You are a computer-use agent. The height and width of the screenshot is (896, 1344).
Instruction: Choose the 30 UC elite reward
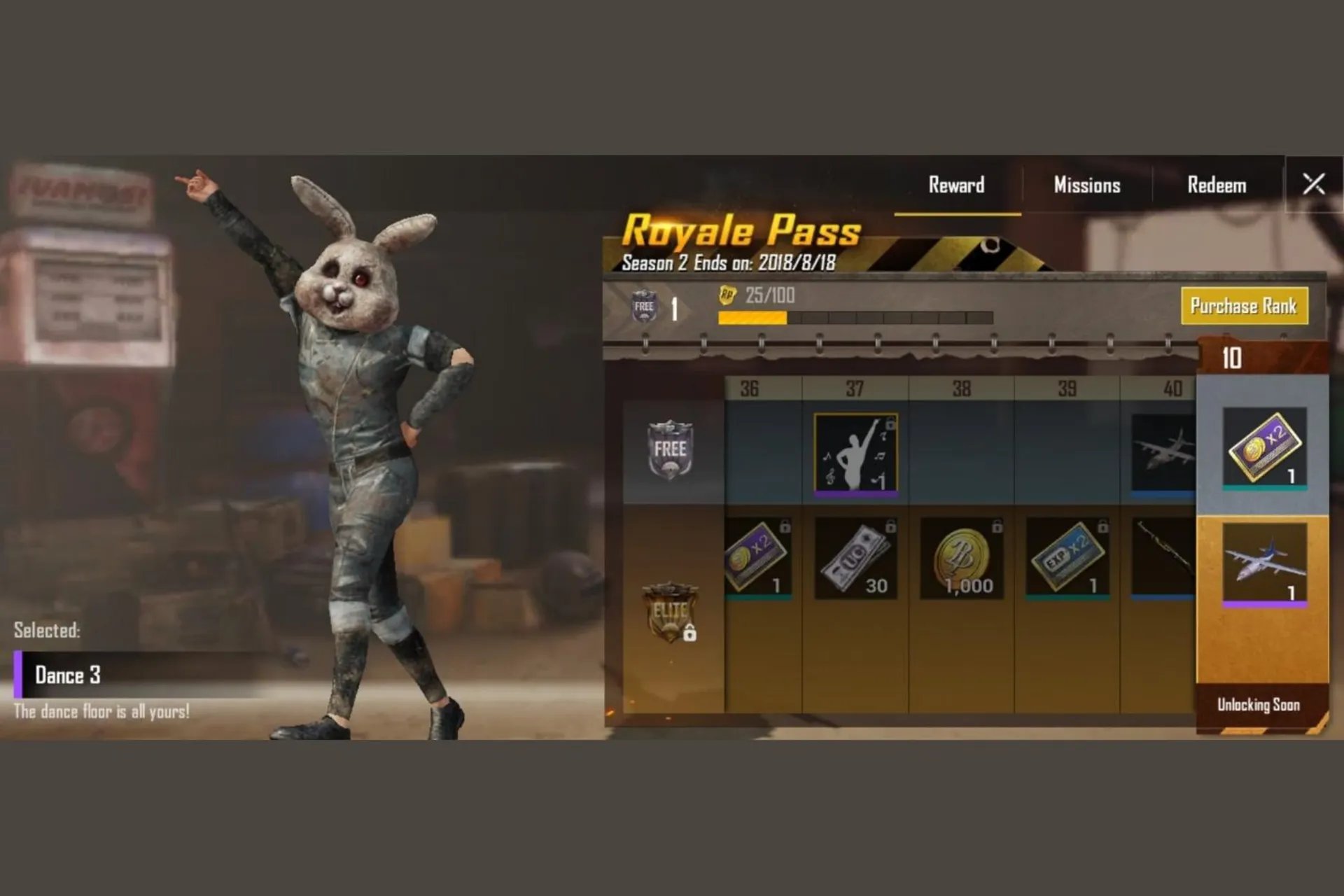pos(855,558)
